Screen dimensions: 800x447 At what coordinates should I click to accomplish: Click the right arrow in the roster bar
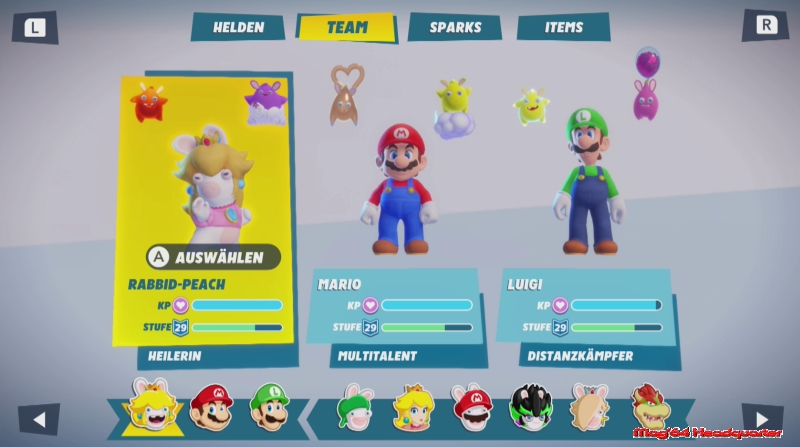[x=762, y=419]
